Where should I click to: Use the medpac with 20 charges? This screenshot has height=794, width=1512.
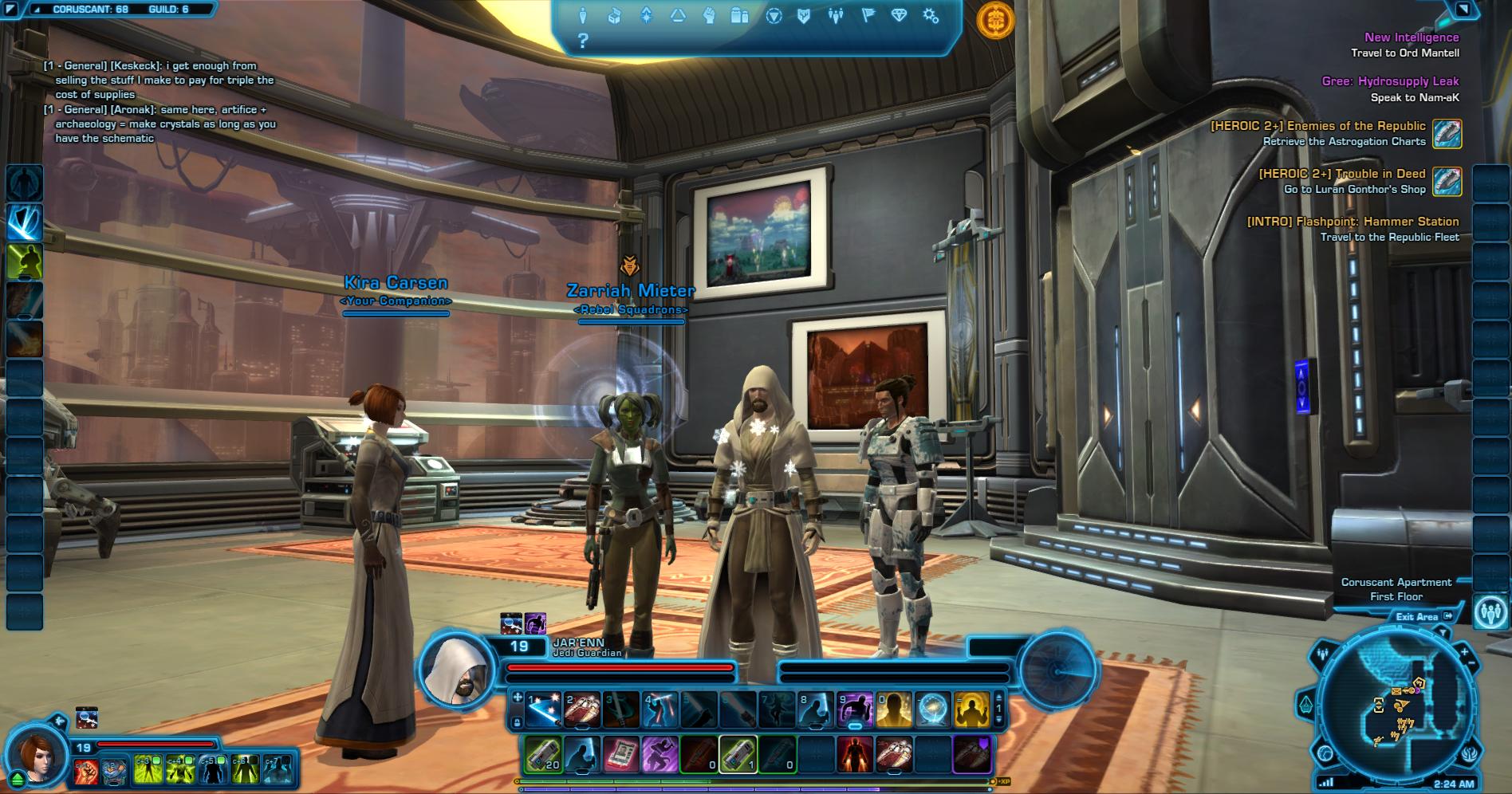[543, 753]
